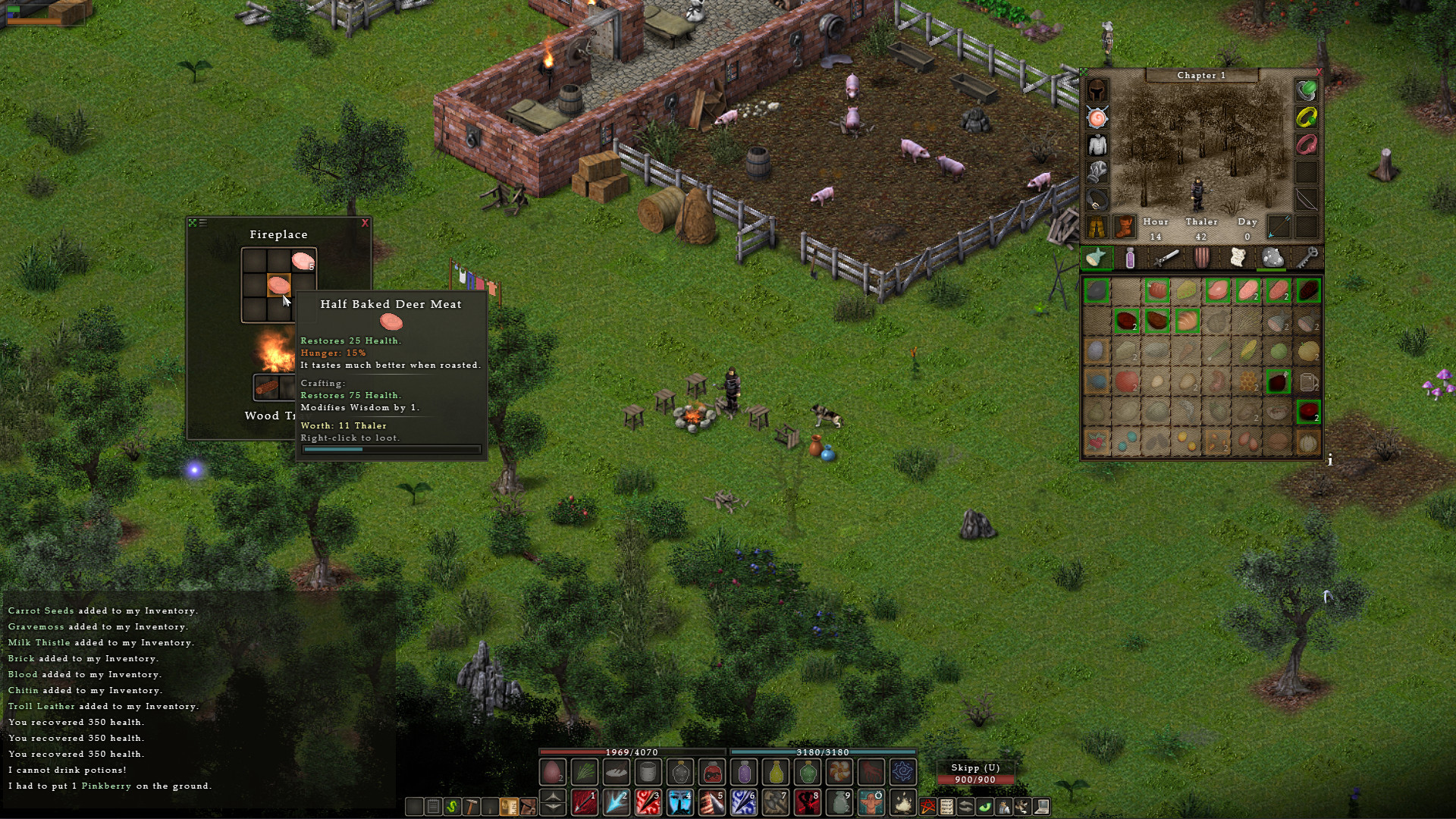The width and height of the screenshot is (1456, 819).
Task: Select the wood log in the tray
Action: click(266, 388)
